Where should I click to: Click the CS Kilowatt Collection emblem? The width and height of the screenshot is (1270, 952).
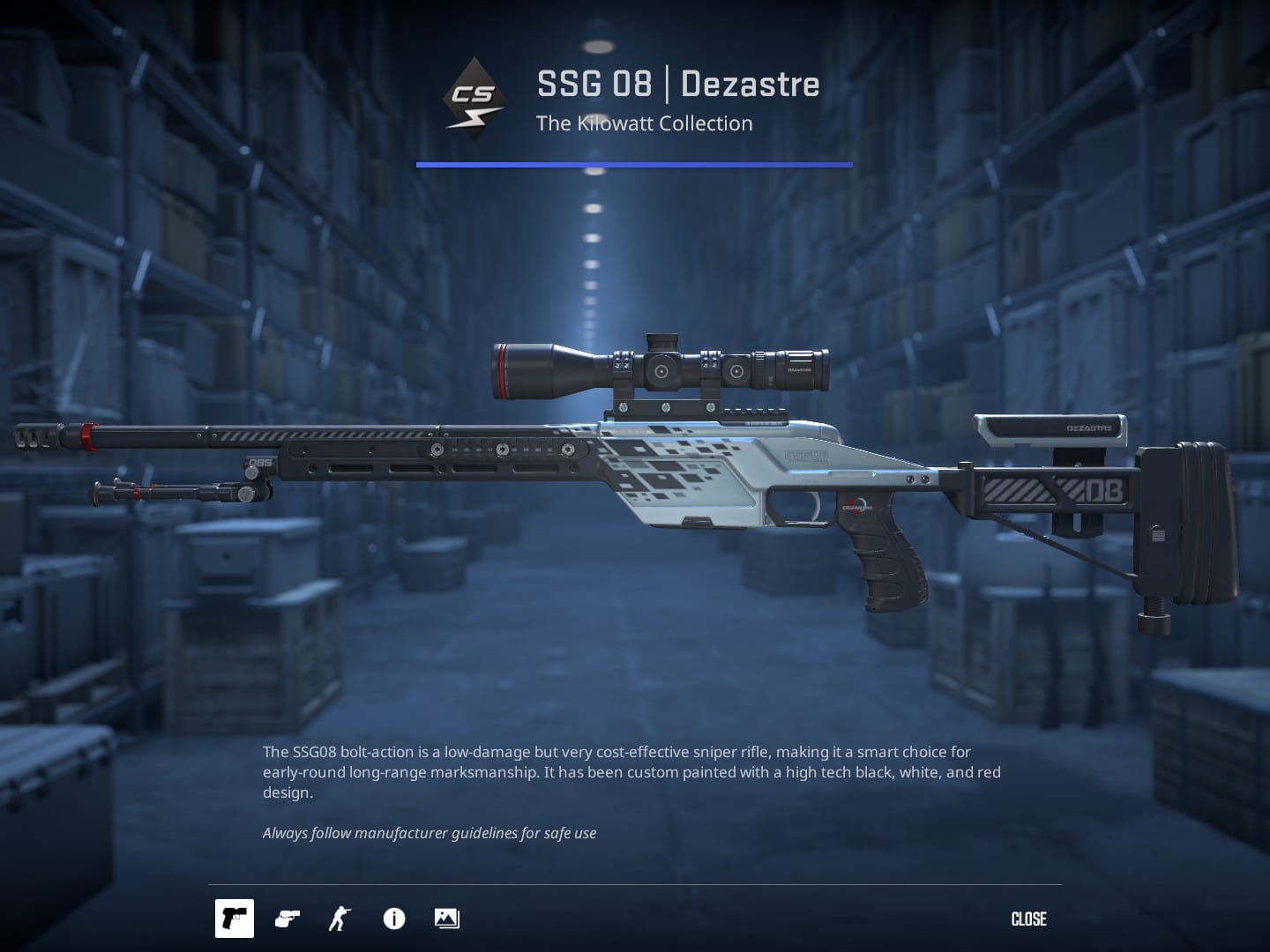tap(474, 97)
